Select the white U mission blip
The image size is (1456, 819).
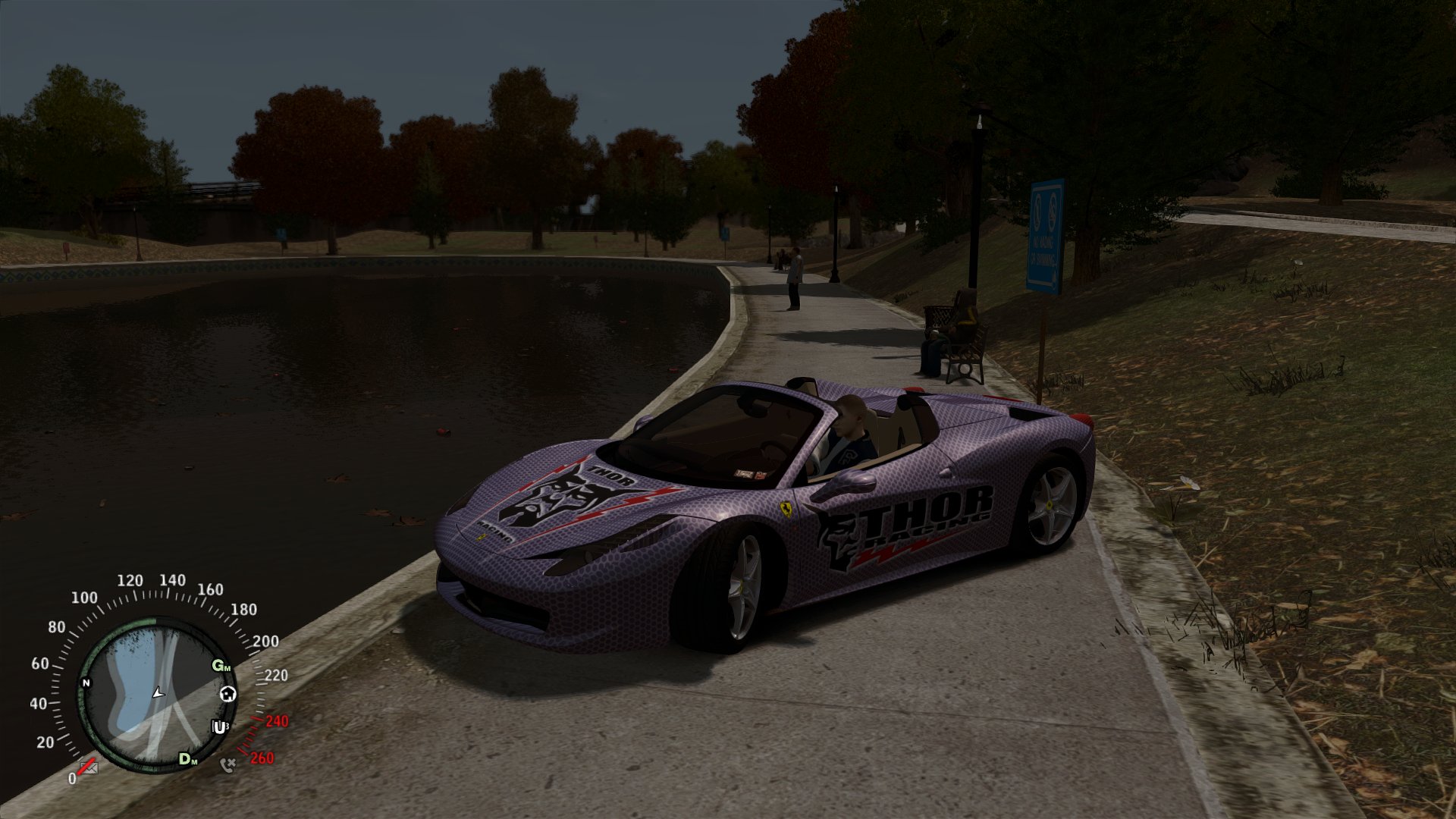coord(219,727)
